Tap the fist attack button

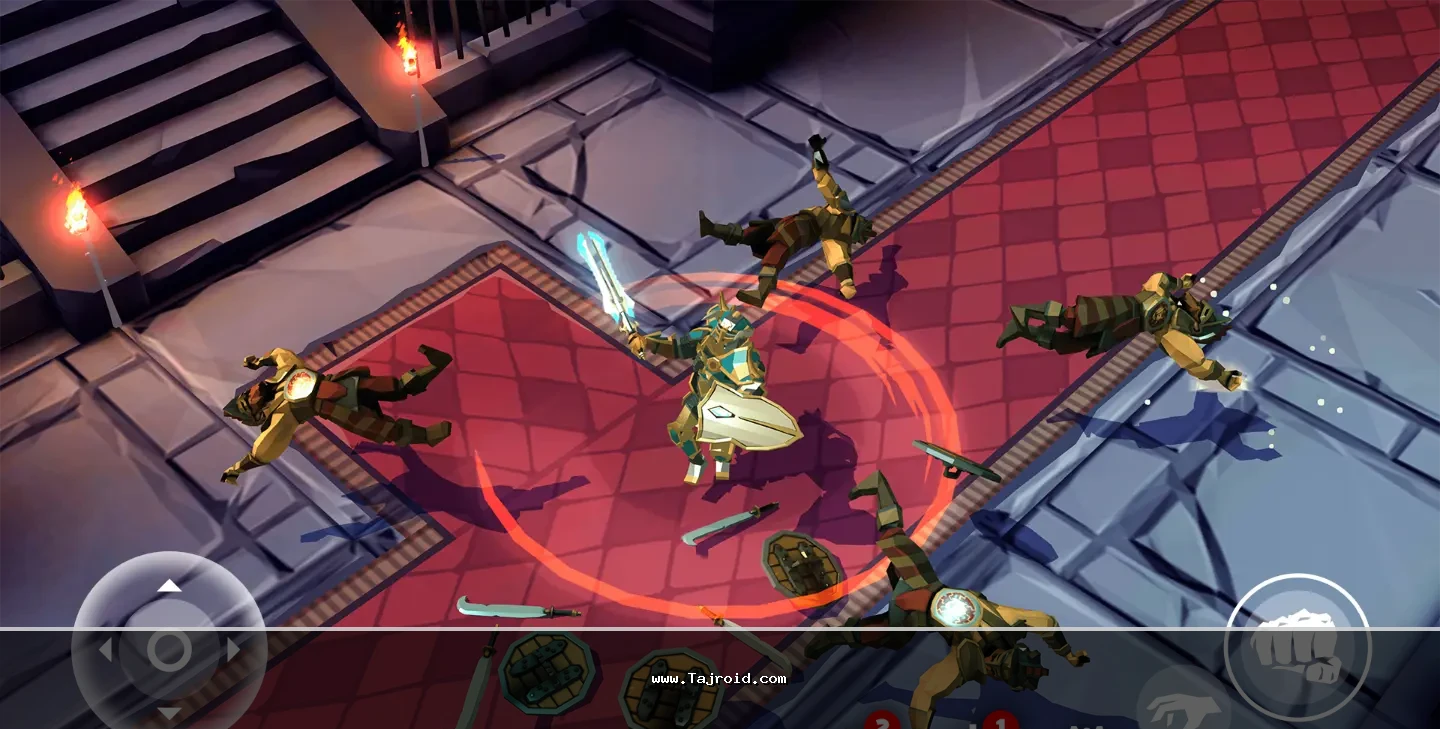click(1297, 646)
